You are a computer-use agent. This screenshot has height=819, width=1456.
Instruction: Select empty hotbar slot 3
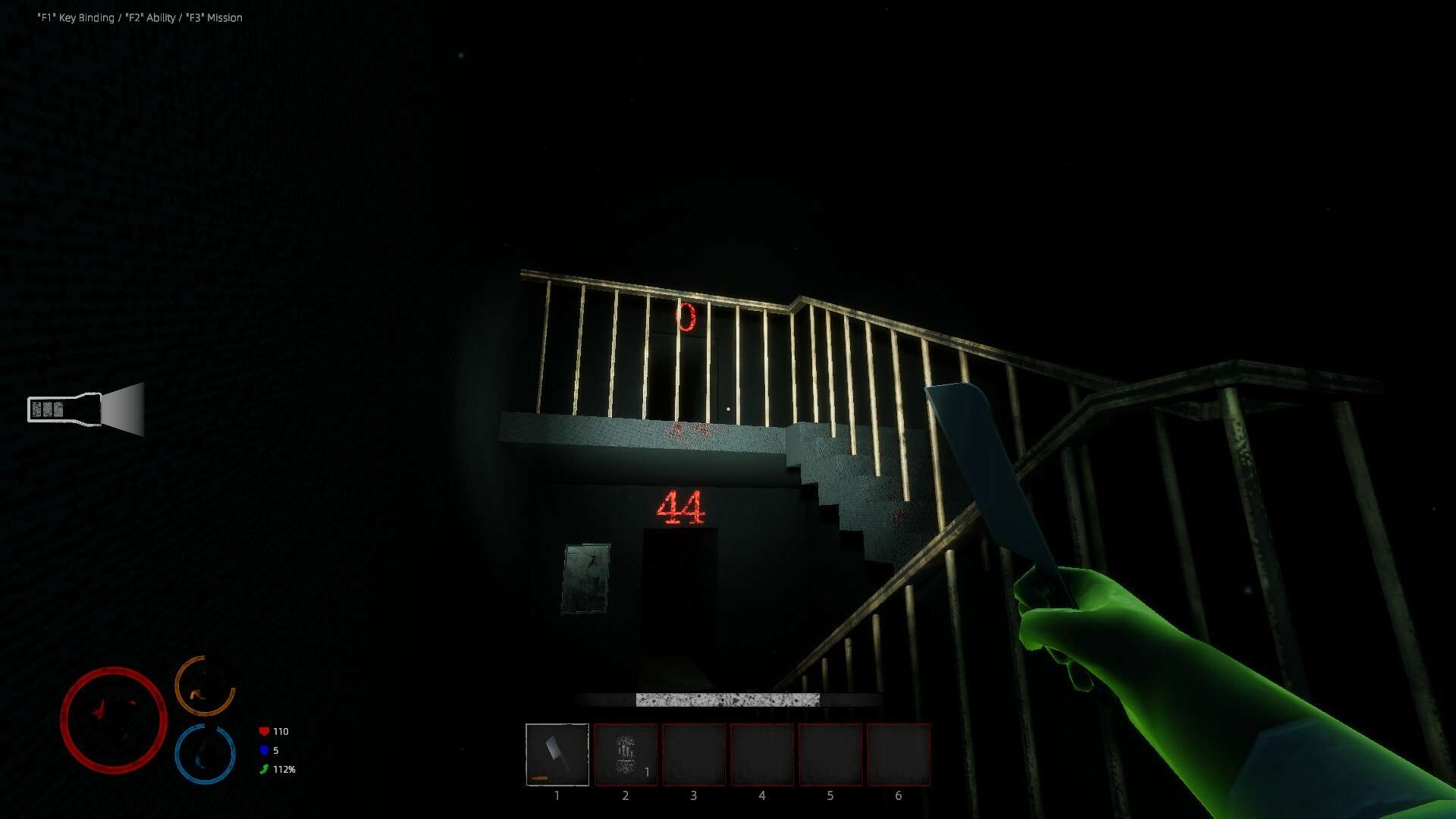point(694,755)
